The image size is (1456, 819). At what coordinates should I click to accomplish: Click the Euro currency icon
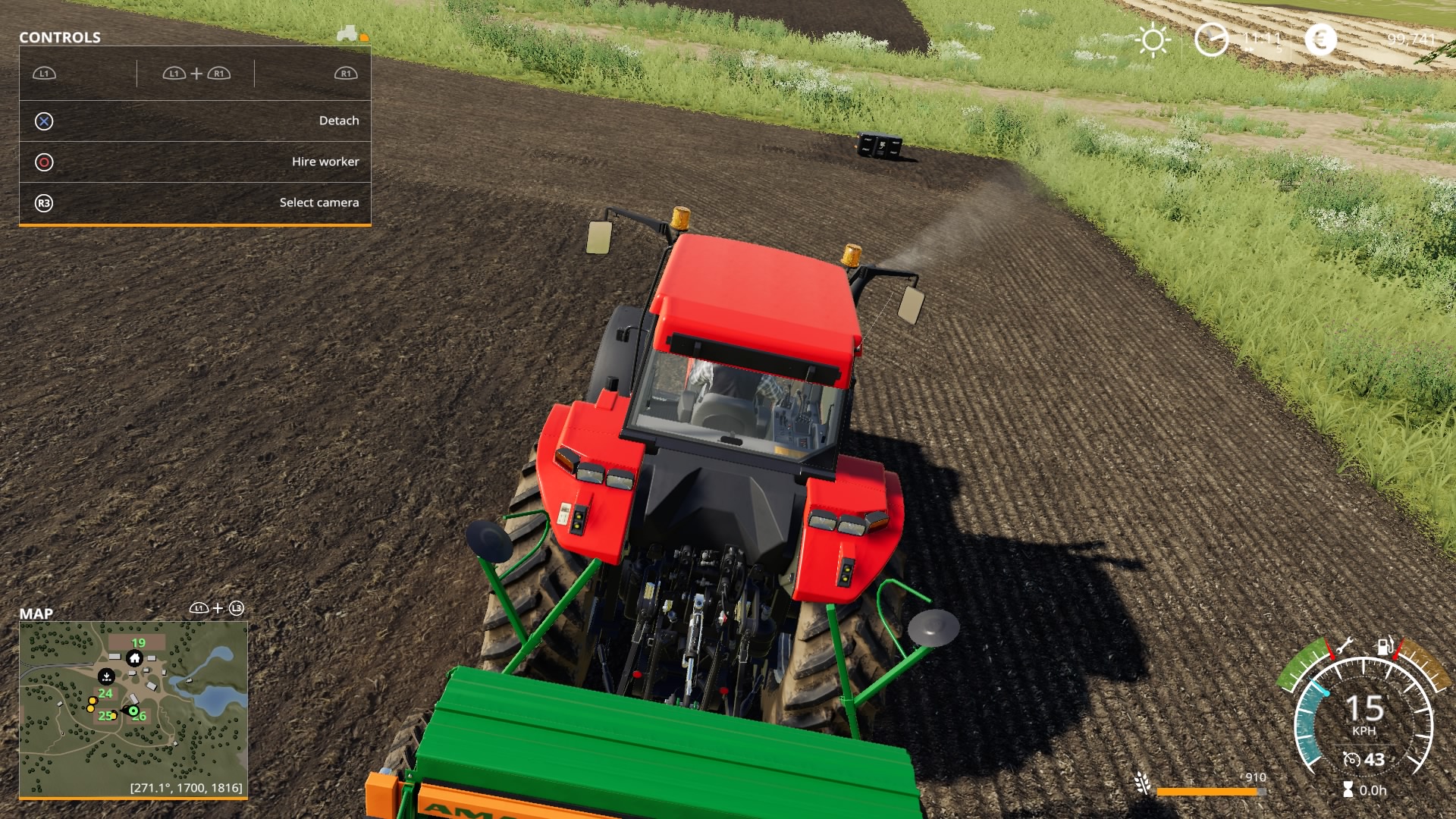tap(1321, 38)
